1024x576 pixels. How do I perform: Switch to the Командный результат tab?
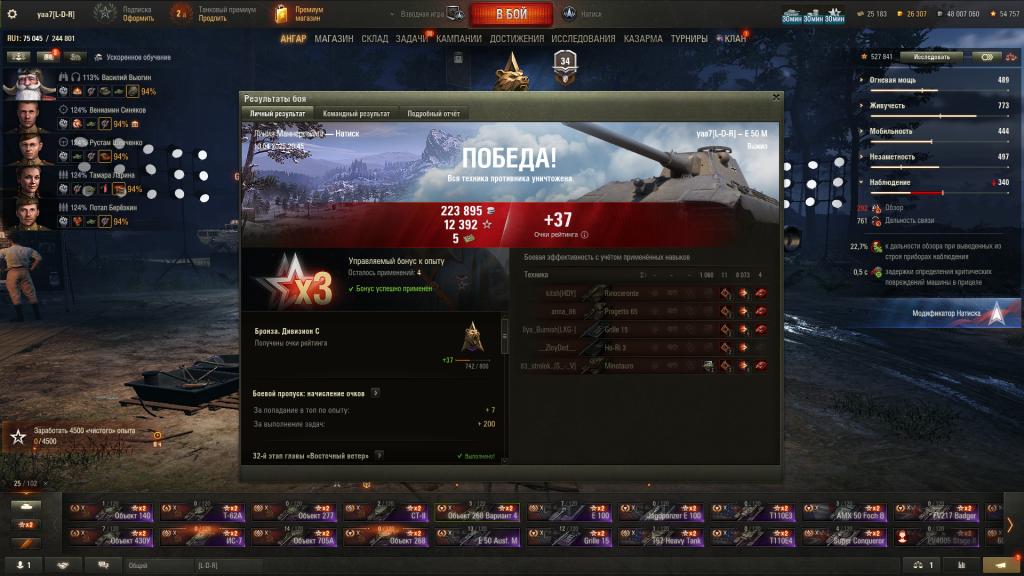click(x=359, y=114)
